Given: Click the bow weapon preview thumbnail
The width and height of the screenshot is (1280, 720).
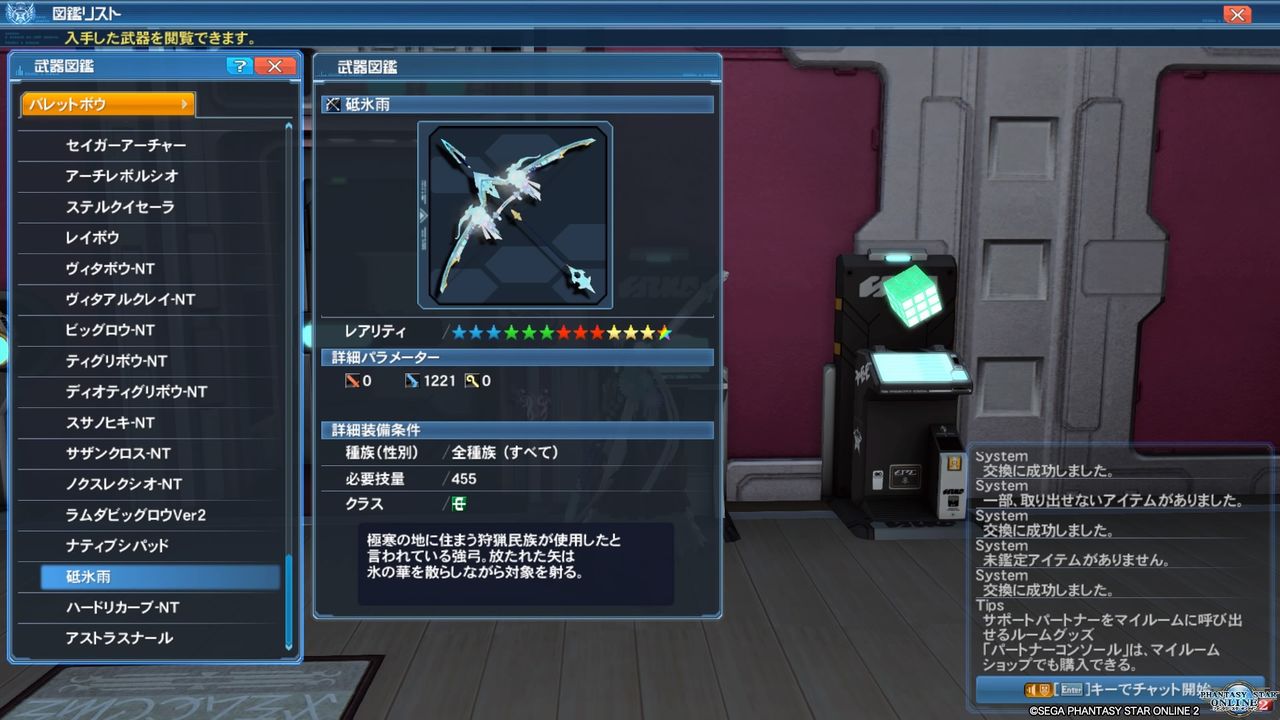Looking at the screenshot, I should click(517, 213).
